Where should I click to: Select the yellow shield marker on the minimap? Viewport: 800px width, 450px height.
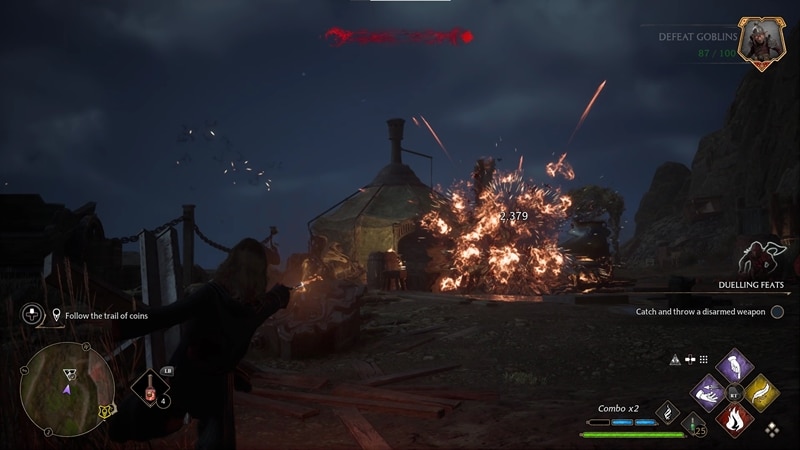105,410
